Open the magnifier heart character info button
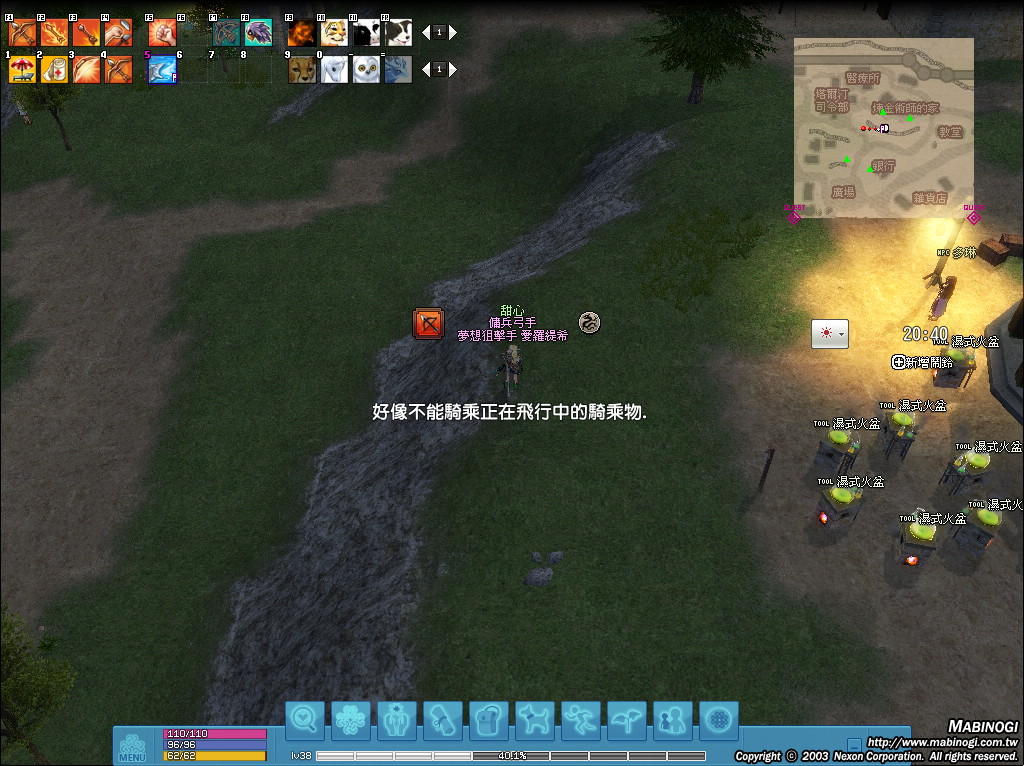The height and width of the screenshot is (766, 1024). tap(305, 720)
